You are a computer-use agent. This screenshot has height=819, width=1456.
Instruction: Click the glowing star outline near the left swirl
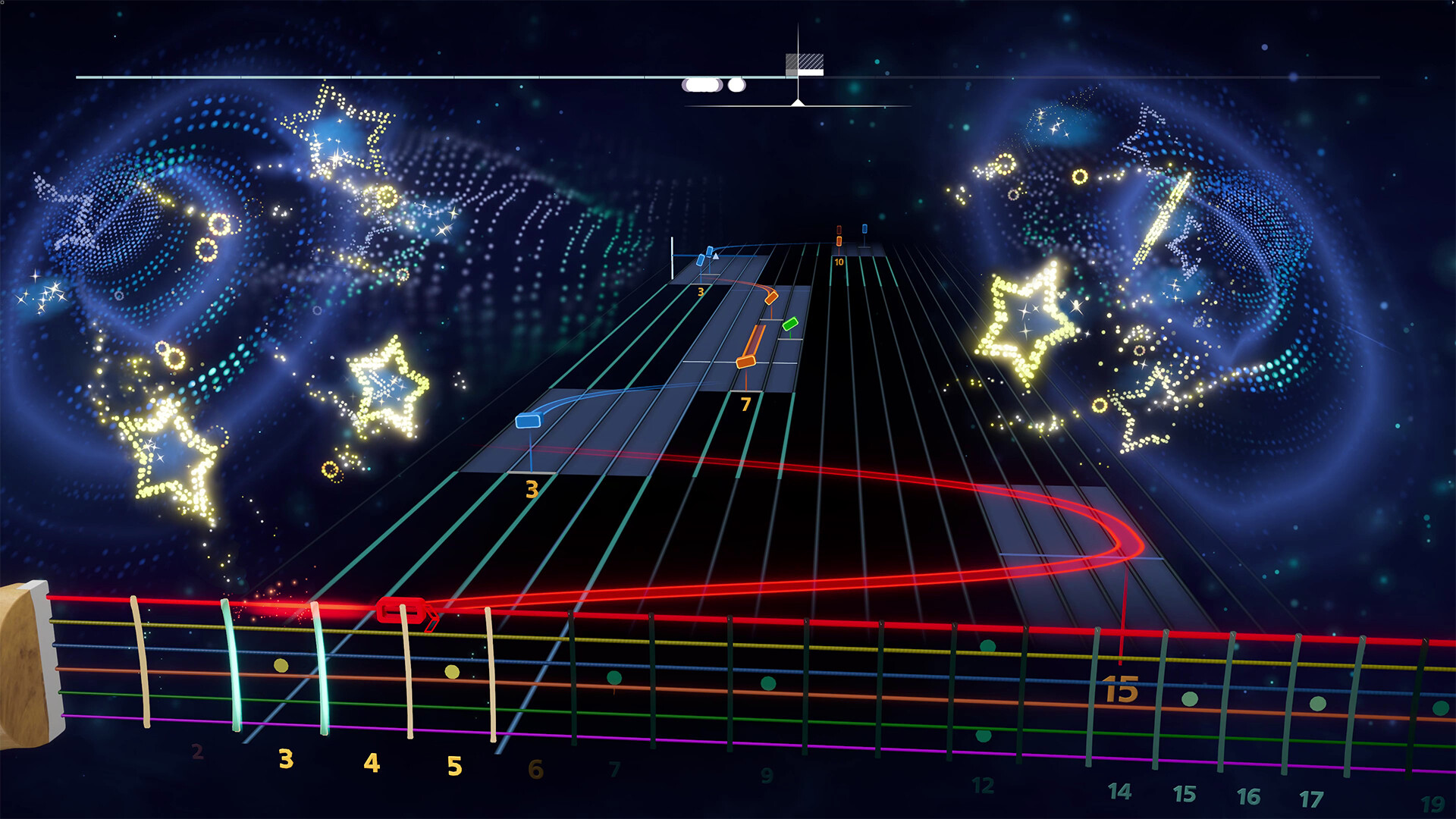tap(334, 129)
